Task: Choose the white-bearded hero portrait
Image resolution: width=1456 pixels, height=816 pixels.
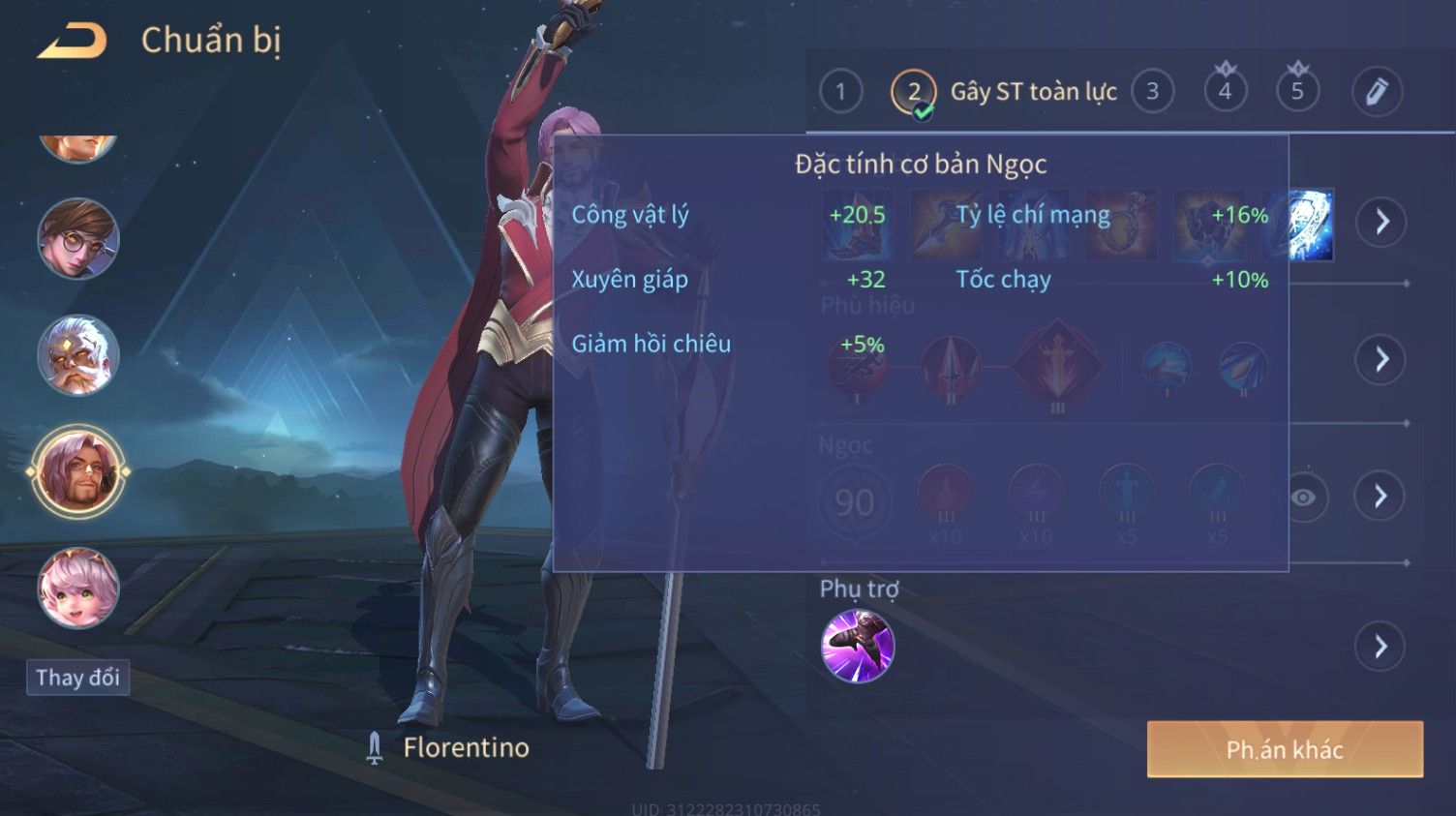Action: coord(77,355)
